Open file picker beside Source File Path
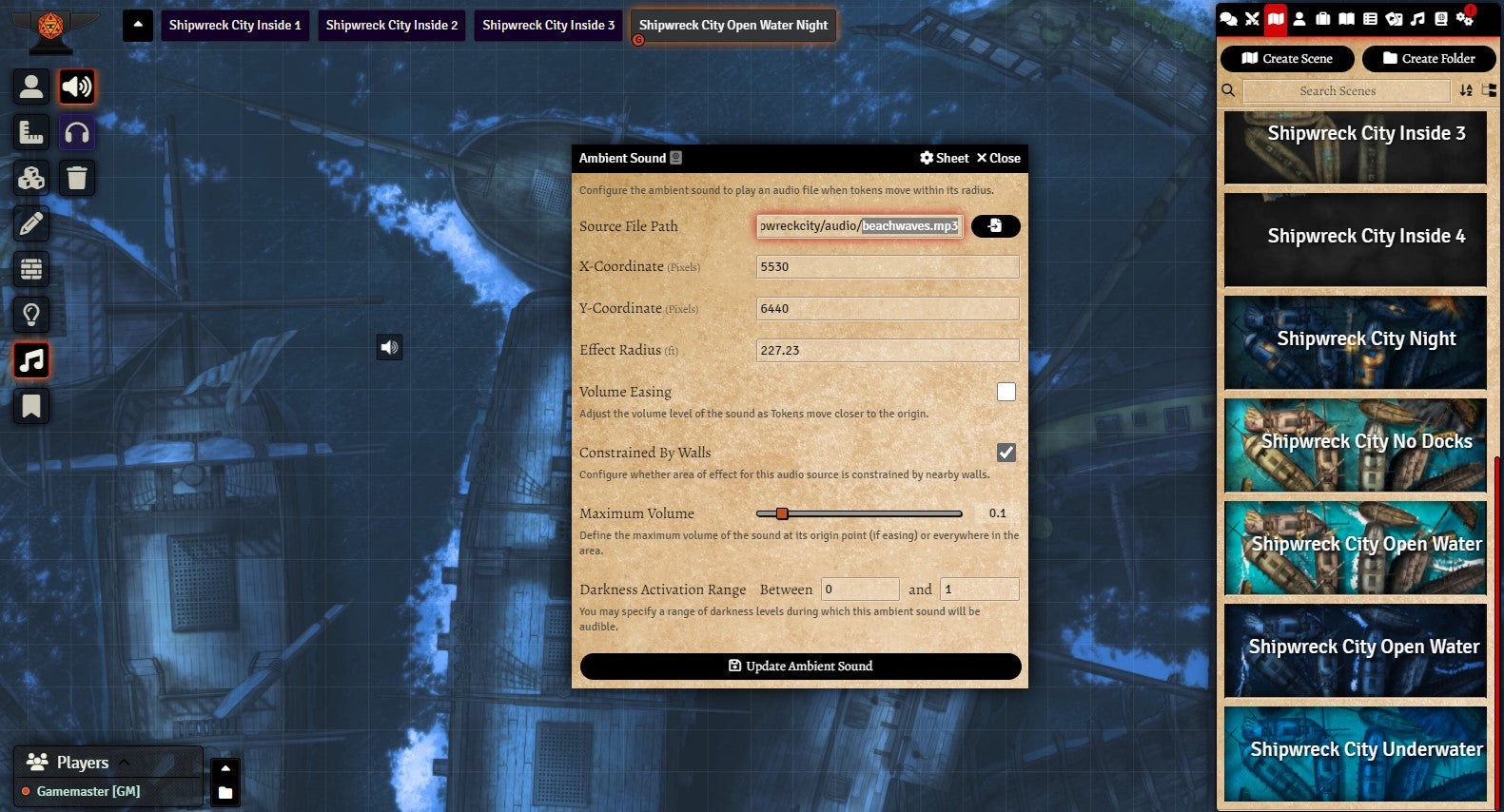Viewport: 1504px width, 812px height. coord(995,226)
